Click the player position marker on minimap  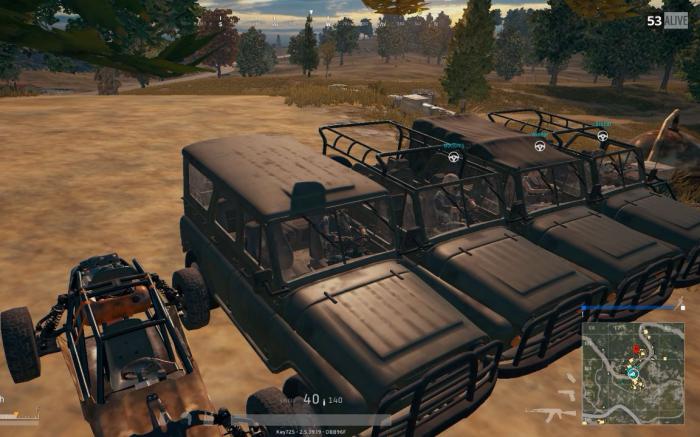point(632,372)
